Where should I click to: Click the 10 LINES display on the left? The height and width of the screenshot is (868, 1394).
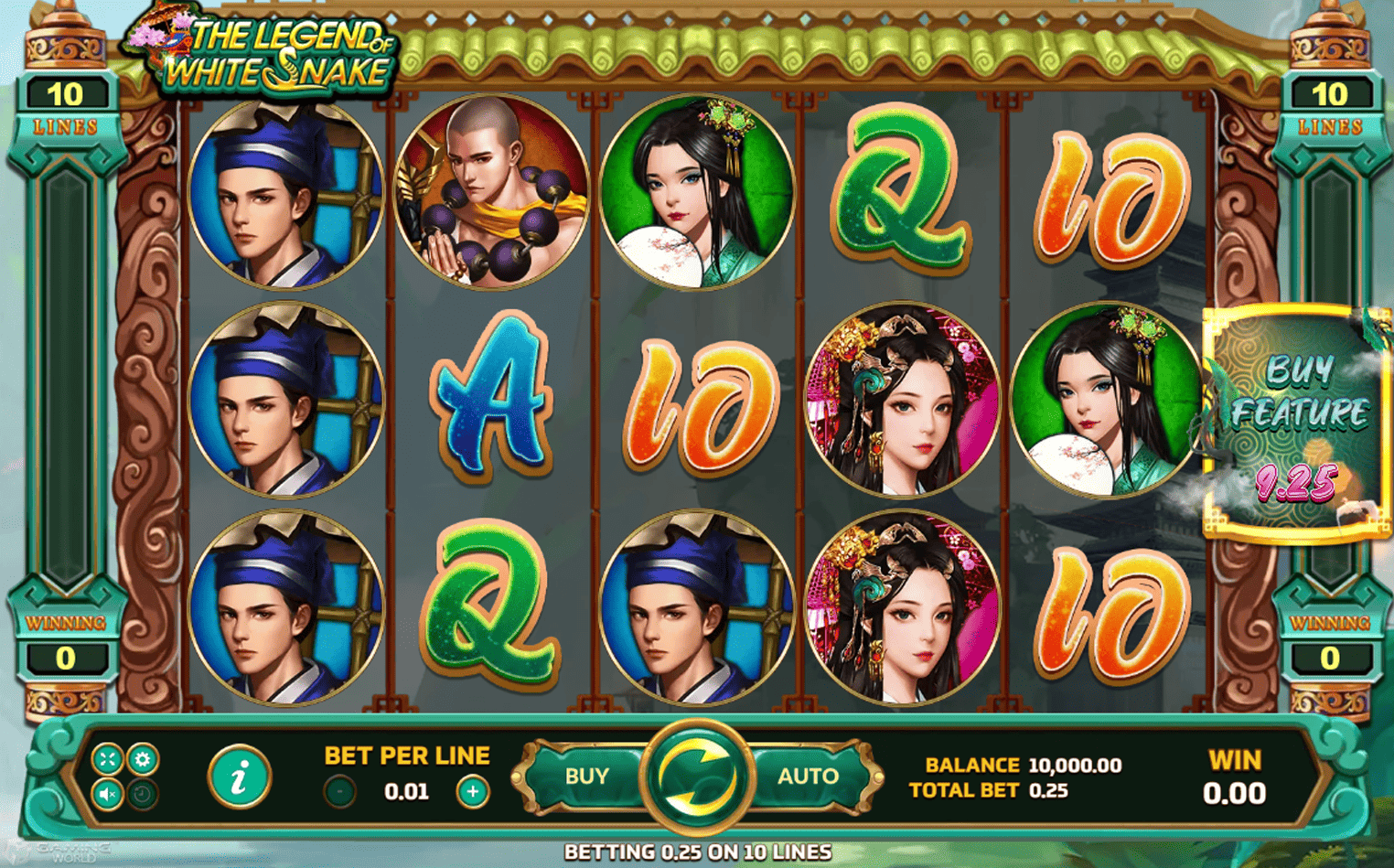coord(66,105)
